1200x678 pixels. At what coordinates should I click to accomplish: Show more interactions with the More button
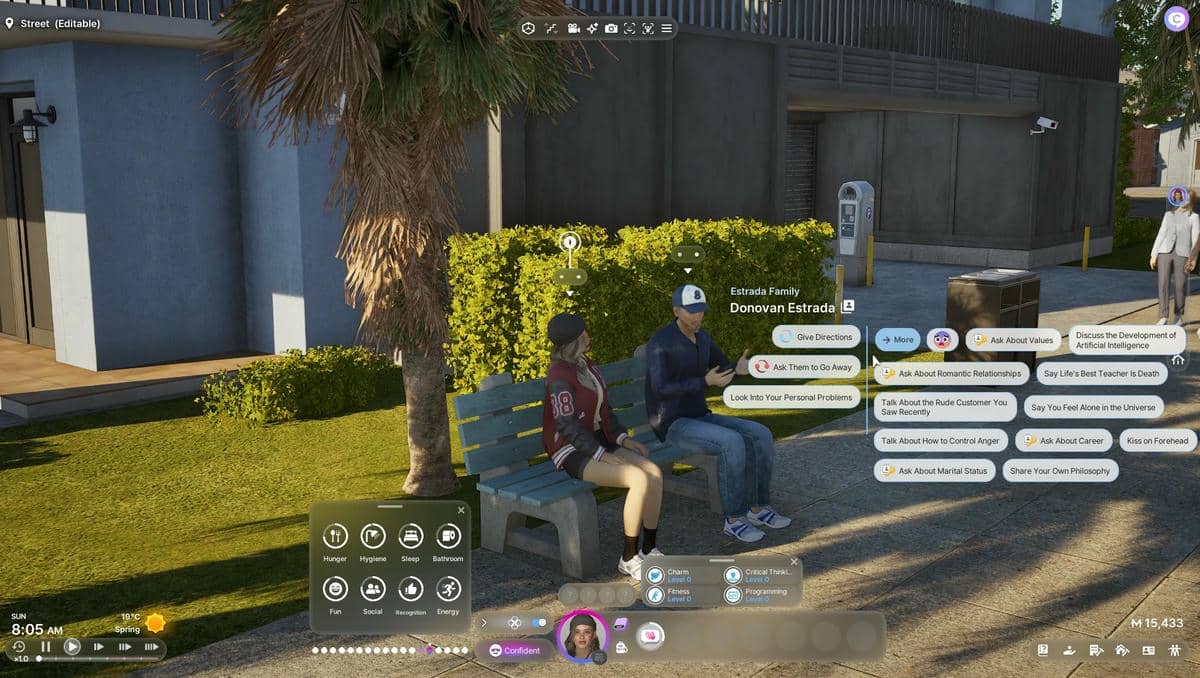coord(898,340)
